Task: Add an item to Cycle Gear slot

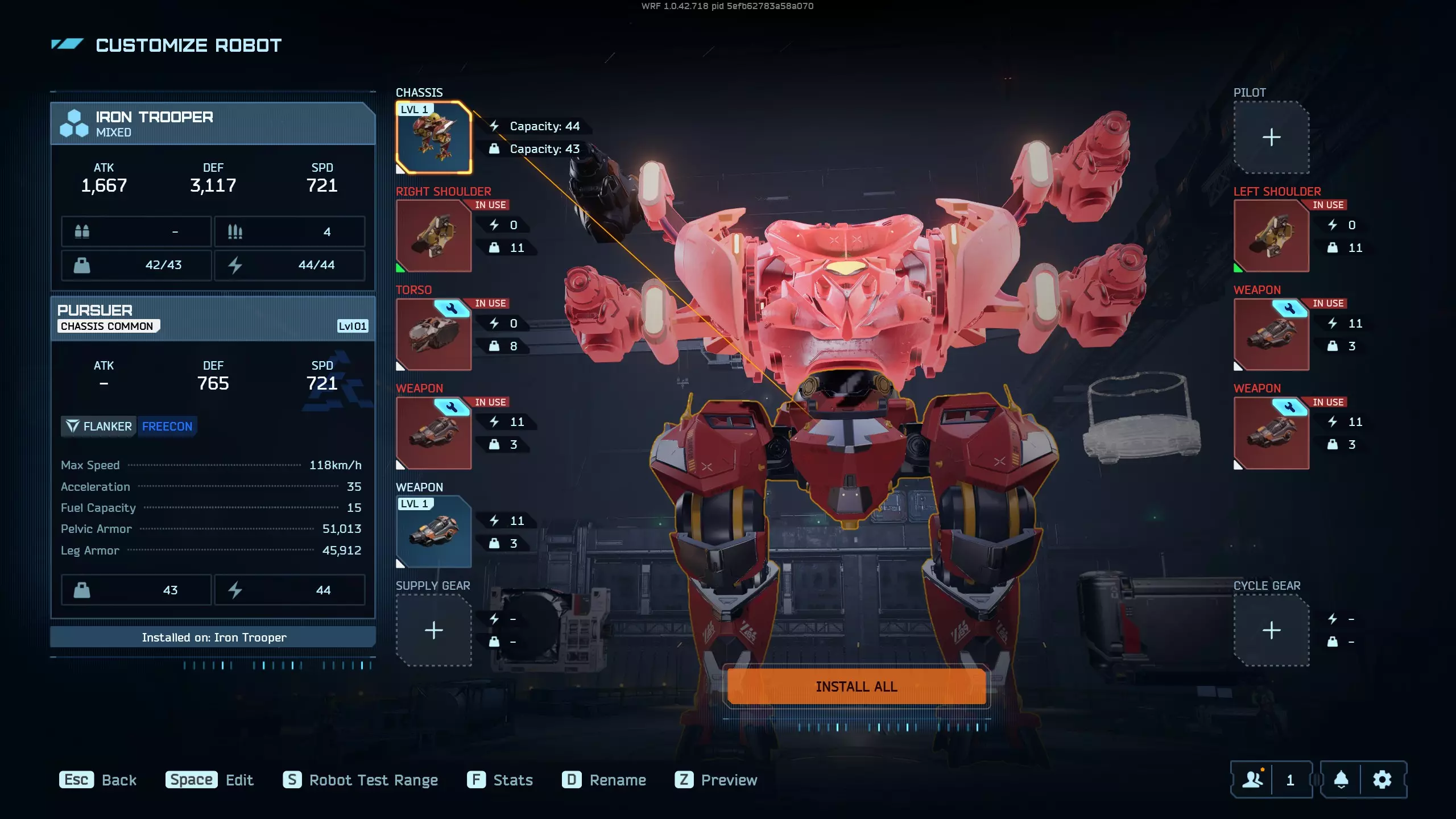Action: point(1271,630)
